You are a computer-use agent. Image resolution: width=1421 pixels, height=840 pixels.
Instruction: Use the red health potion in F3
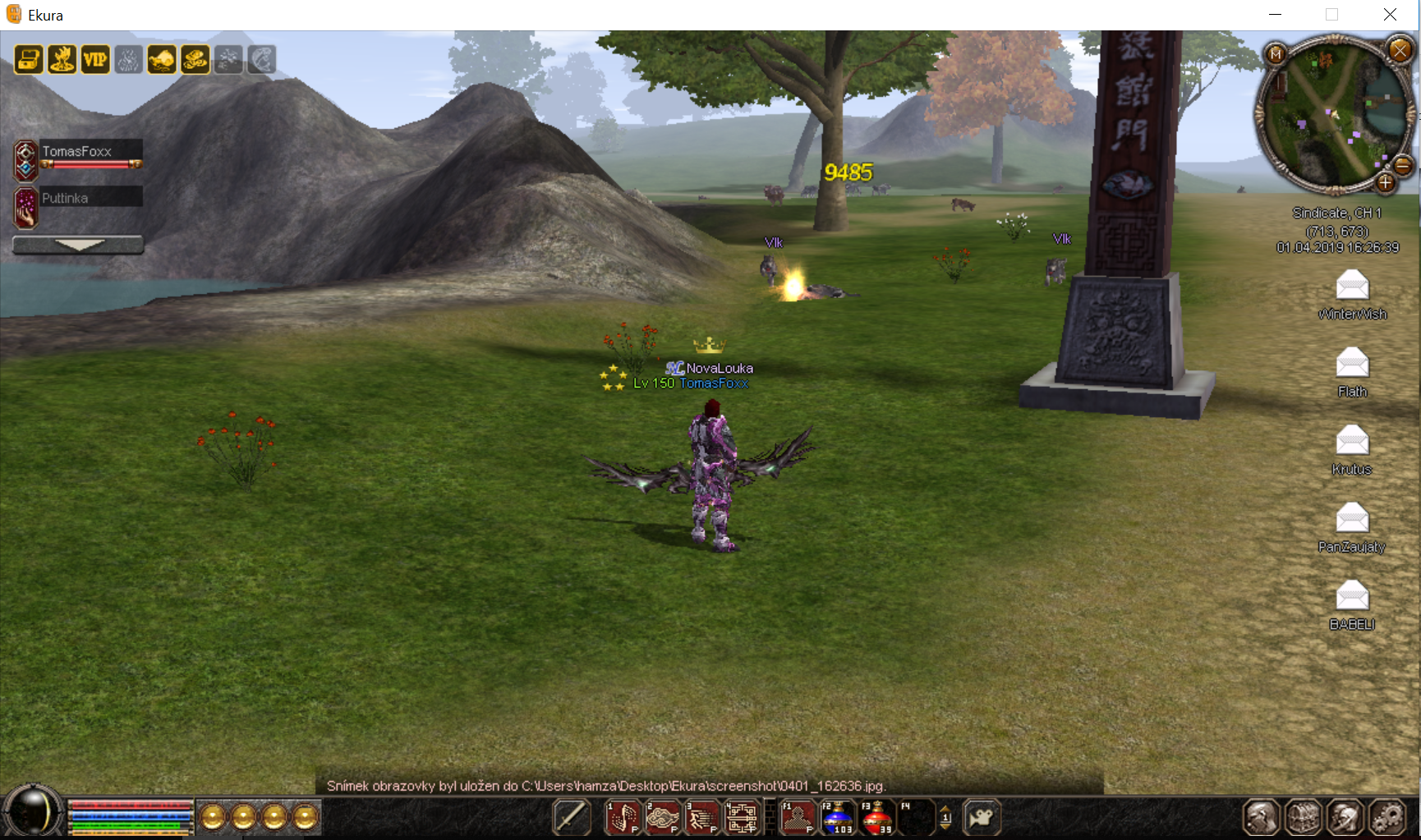tap(876, 818)
